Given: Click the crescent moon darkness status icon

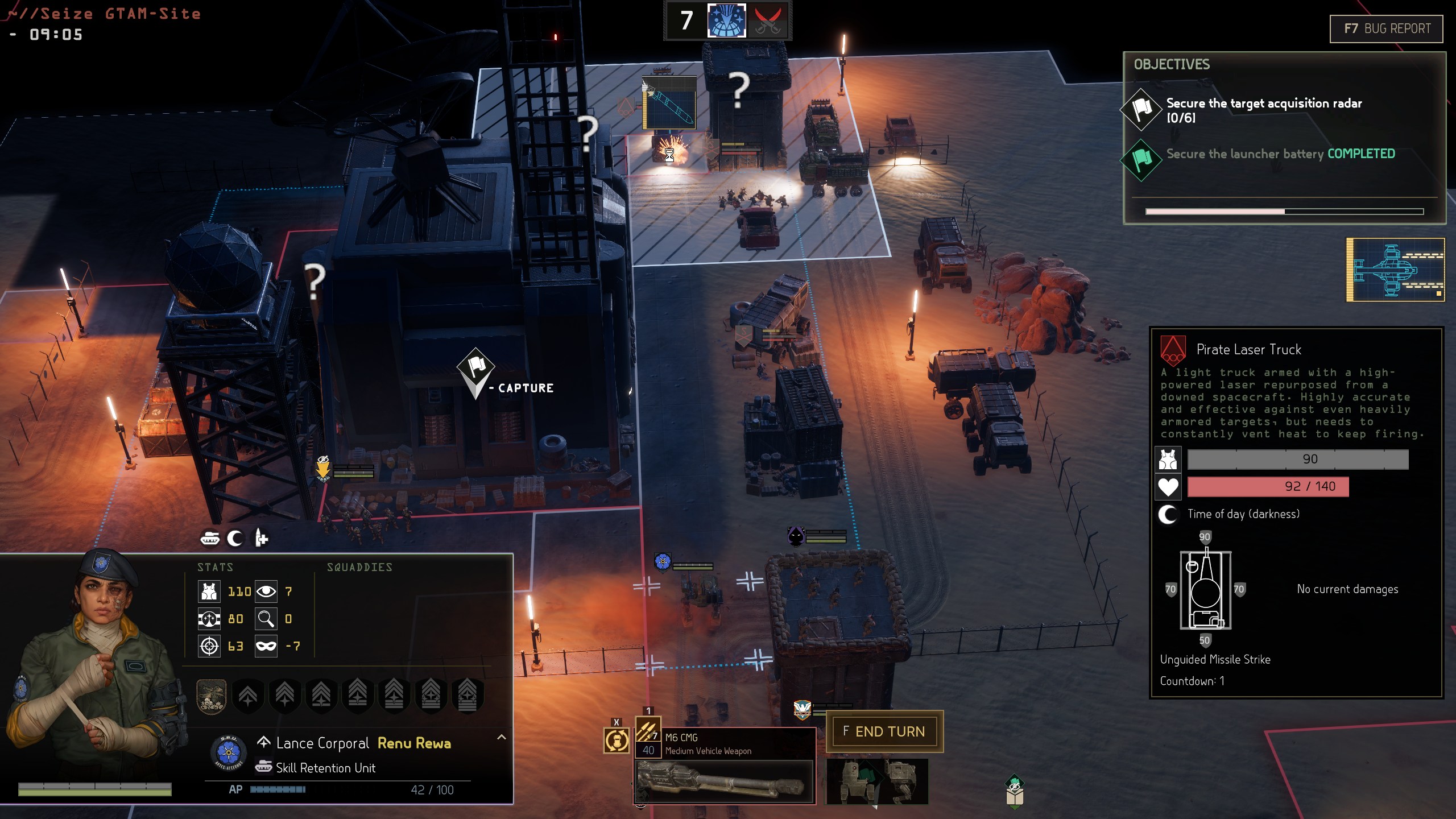Looking at the screenshot, I should click(235, 538).
